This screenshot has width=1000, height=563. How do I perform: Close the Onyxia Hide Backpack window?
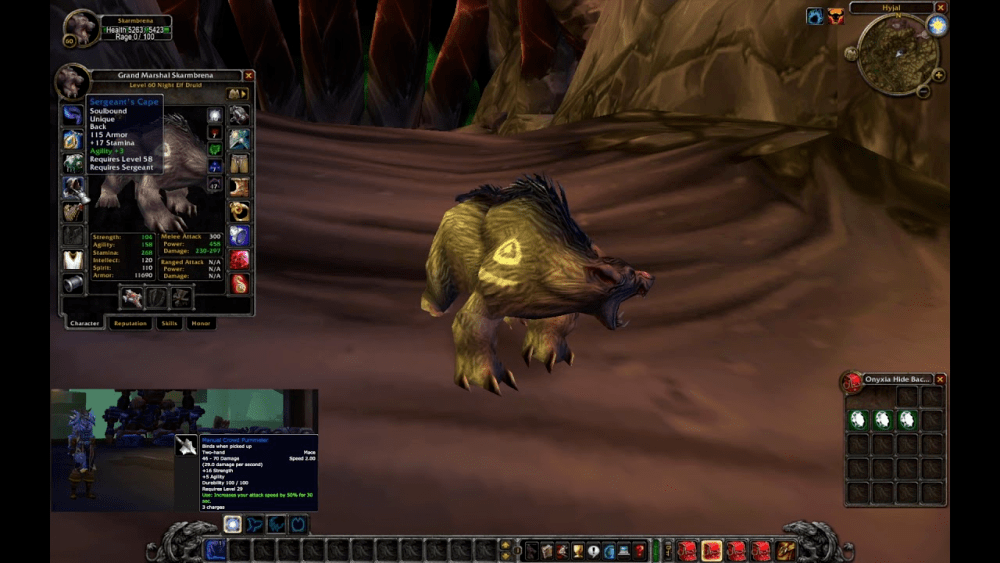(940, 379)
